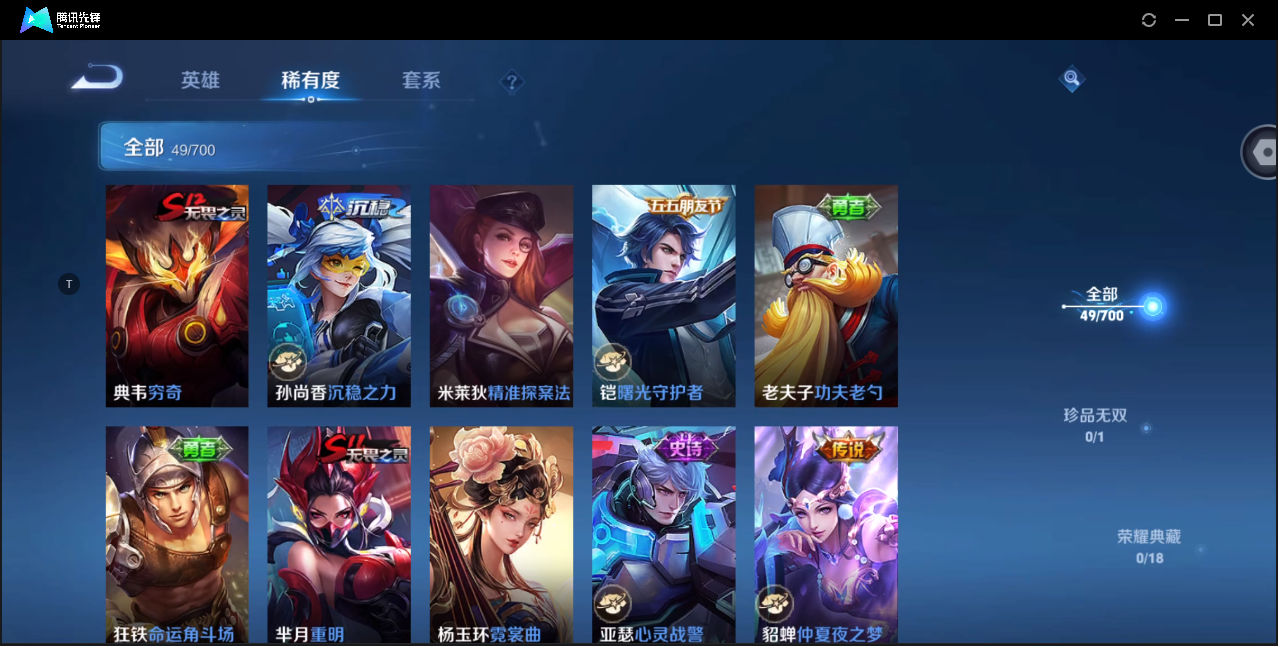The width and height of the screenshot is (1278, 646).
Task: Switch to the 英雄 tab
Action: click(200, 80)
